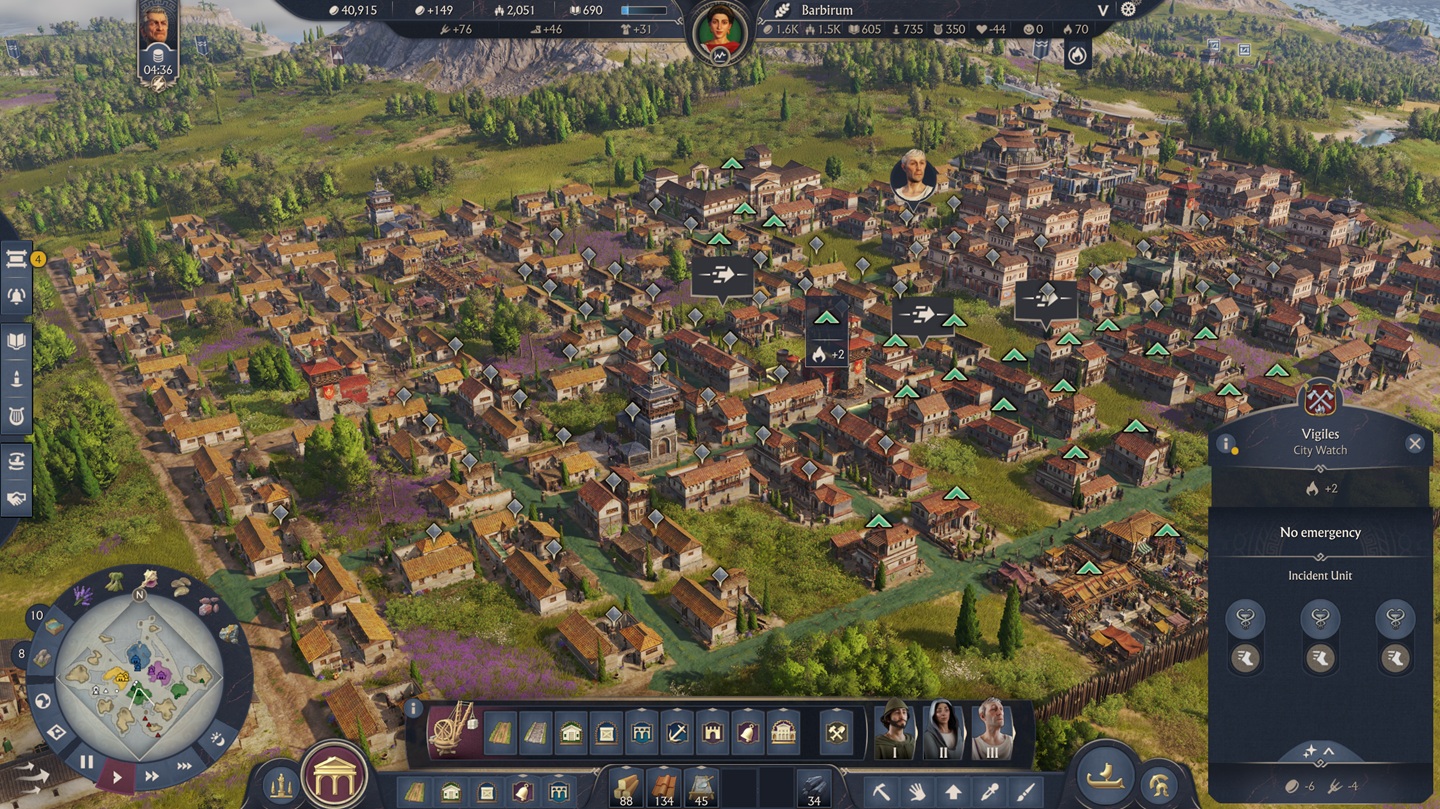1440x809 pixels.
Task: Pause the game speed
Action: pos(86,762)
